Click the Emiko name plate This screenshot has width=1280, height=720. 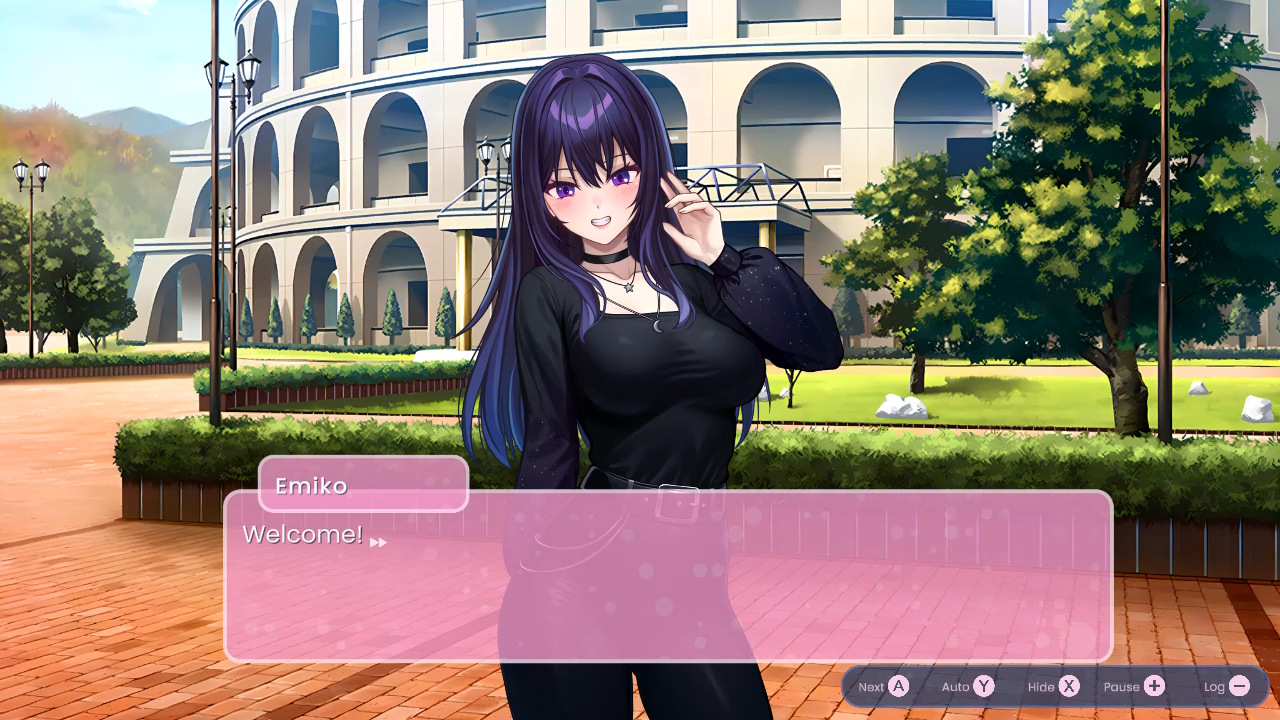(362, 485)
